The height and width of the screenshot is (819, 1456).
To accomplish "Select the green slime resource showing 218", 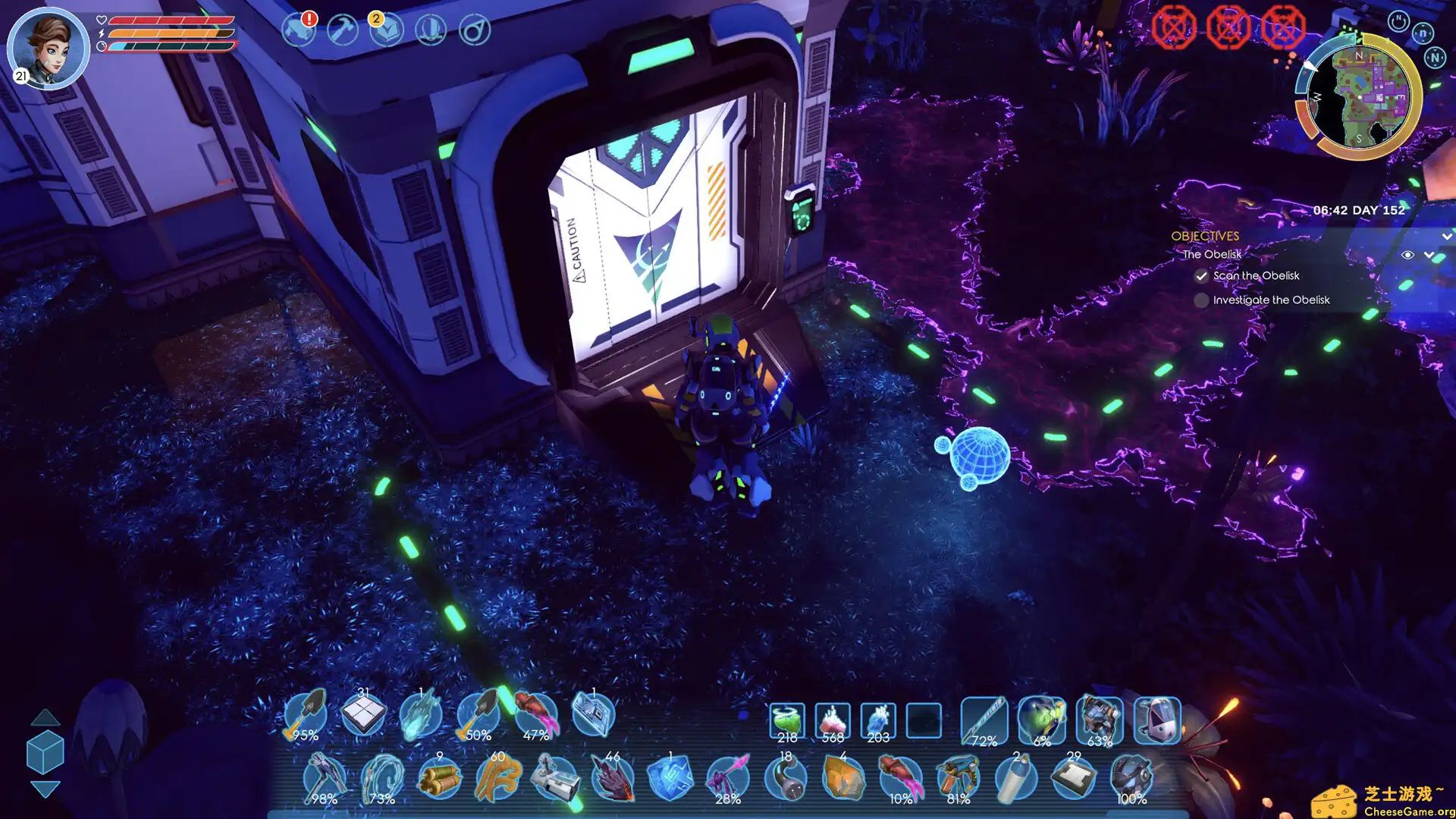I will point(787,720).
